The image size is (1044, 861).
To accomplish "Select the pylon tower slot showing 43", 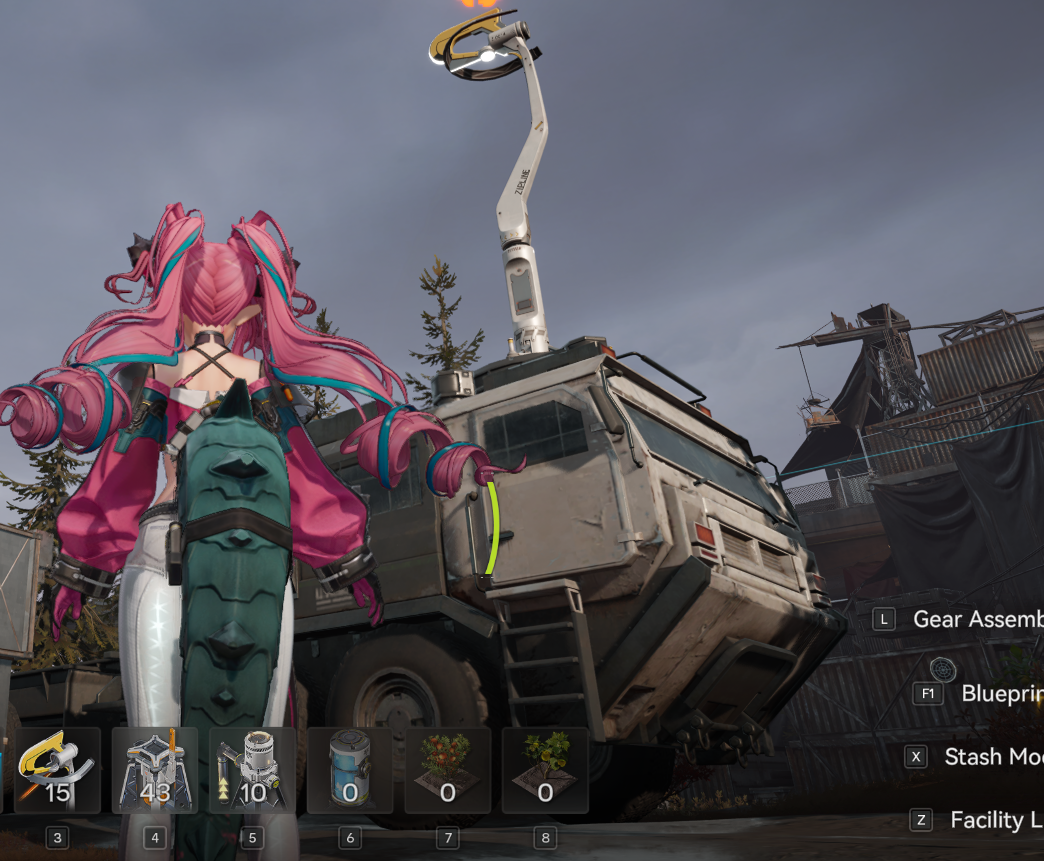I will (x=154, y=770).
